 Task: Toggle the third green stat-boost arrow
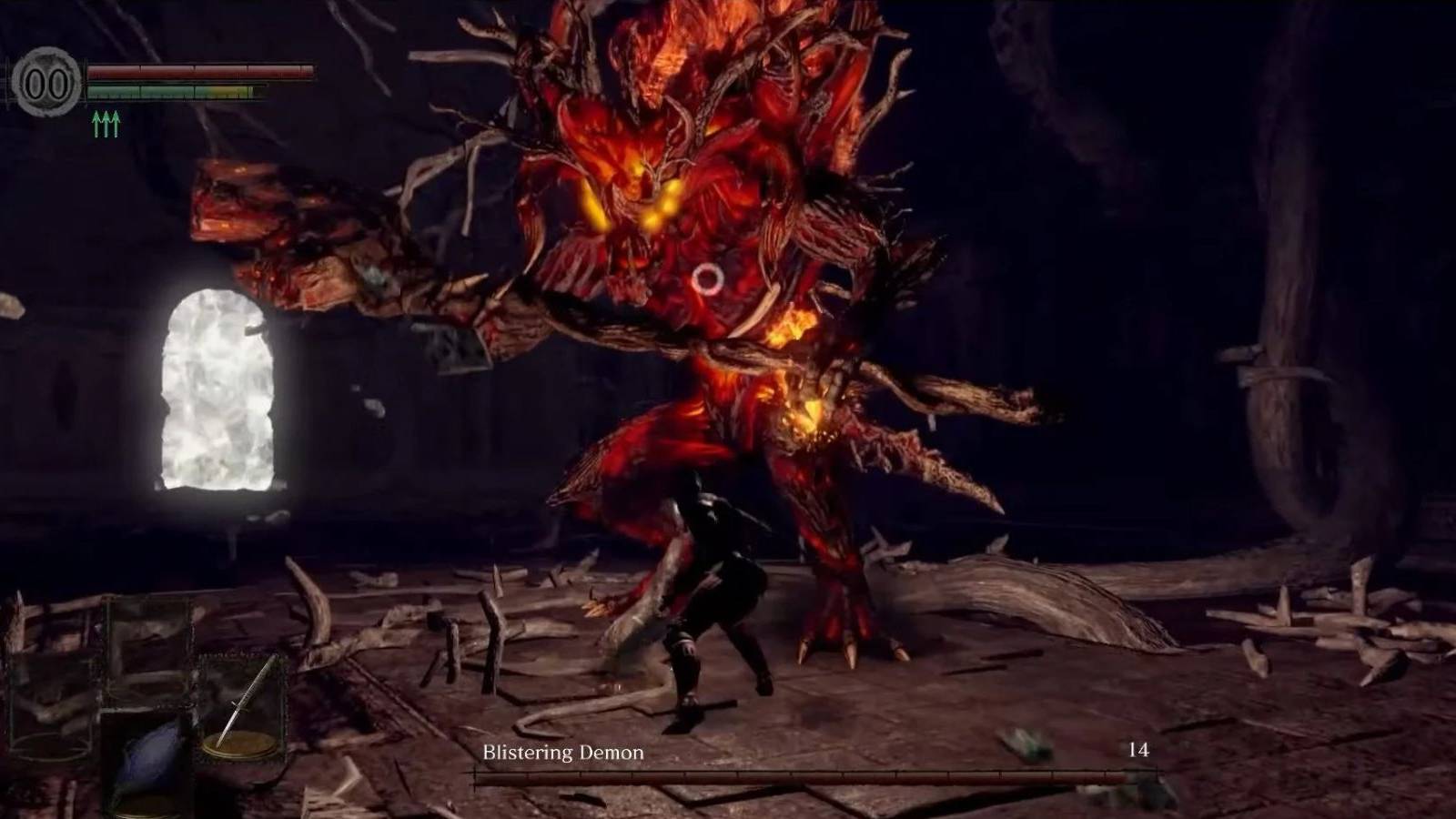(116, 124)
